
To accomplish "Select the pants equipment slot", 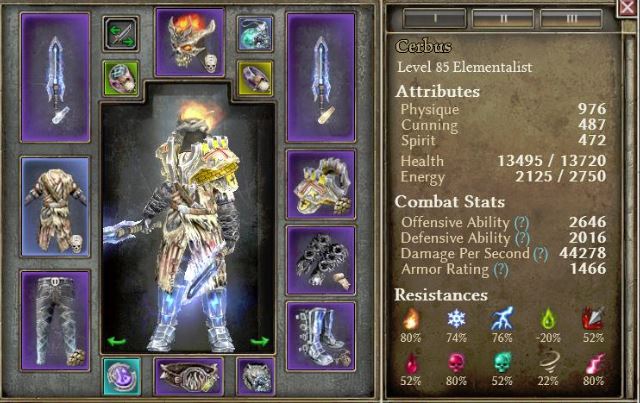I will (x=55, y=316).
